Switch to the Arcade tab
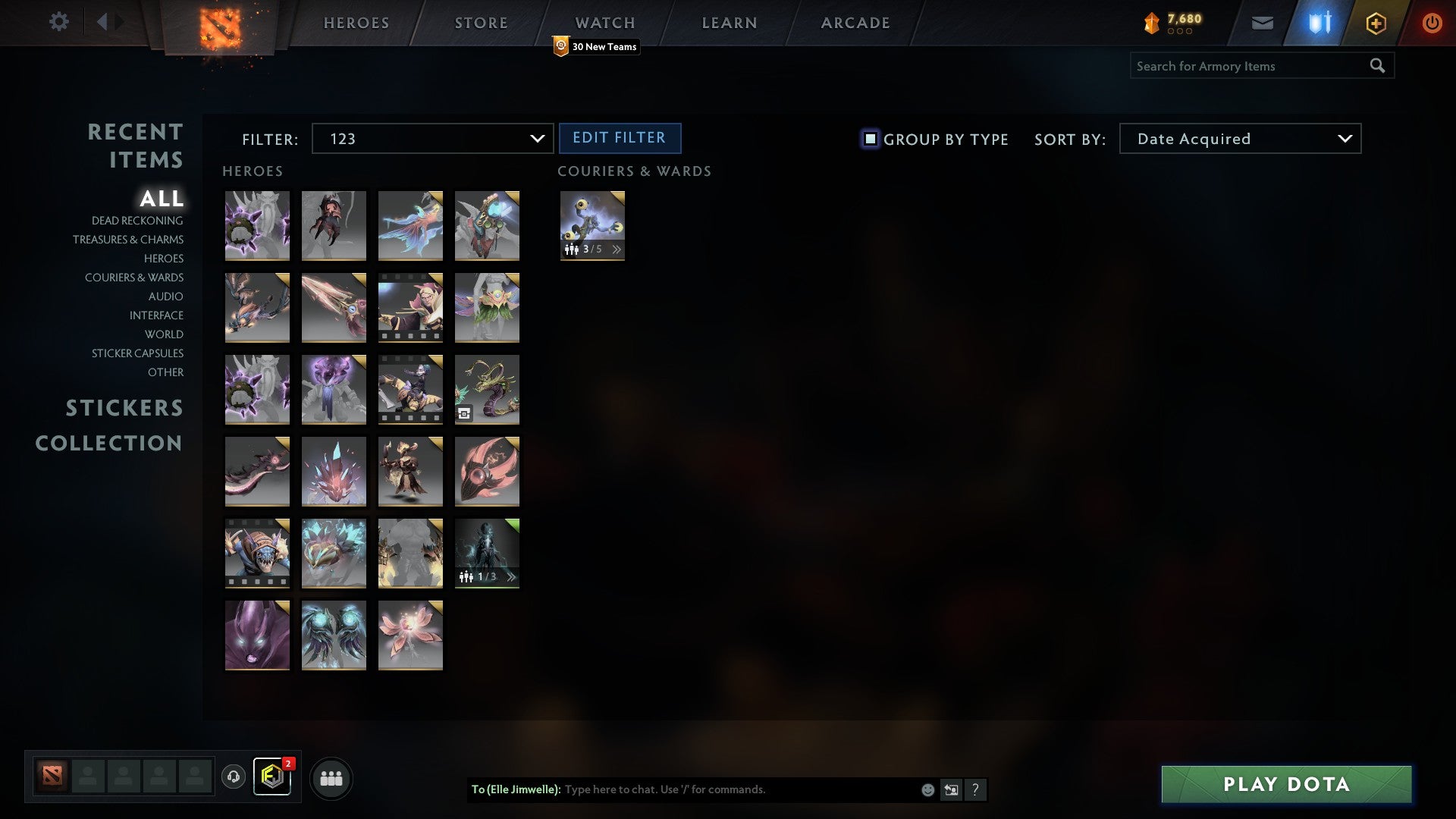Image resolution: width=1456 pixels, height=819 pixels. 855,23
